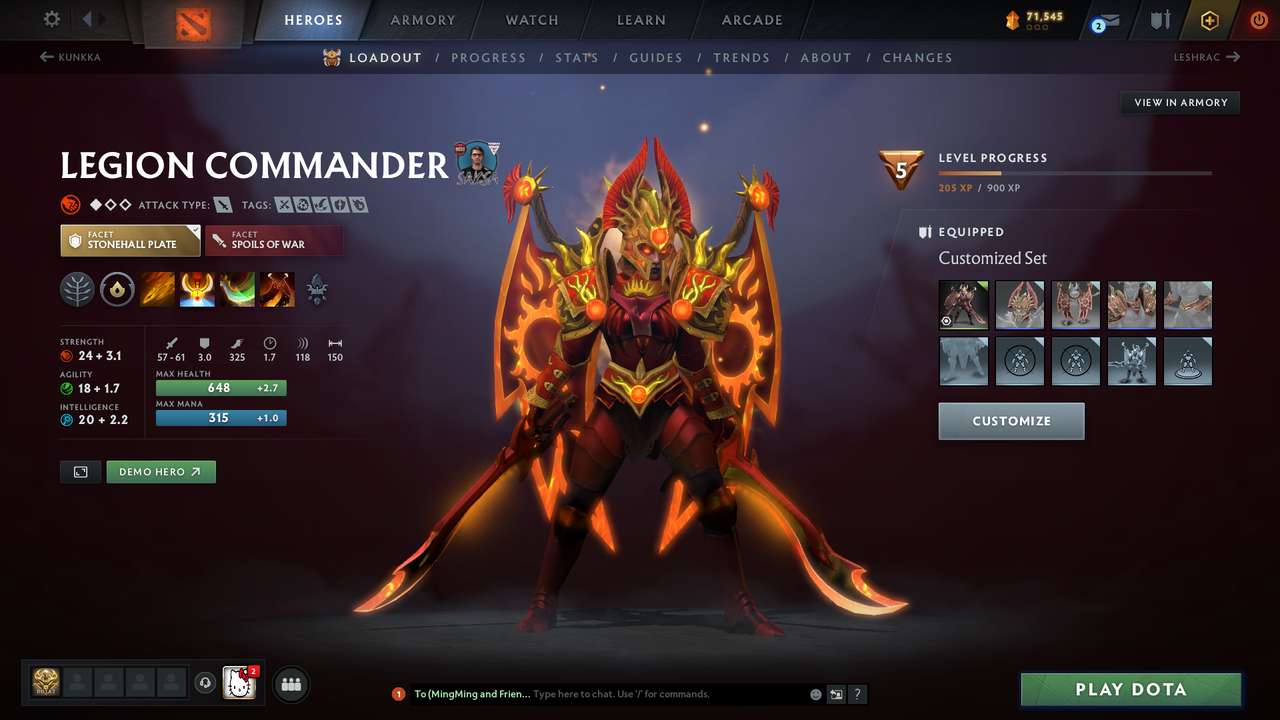Select the Moment of Courage ability icon
The width and height of the screenshot is (1280, 720).
(x=237, y=289)
